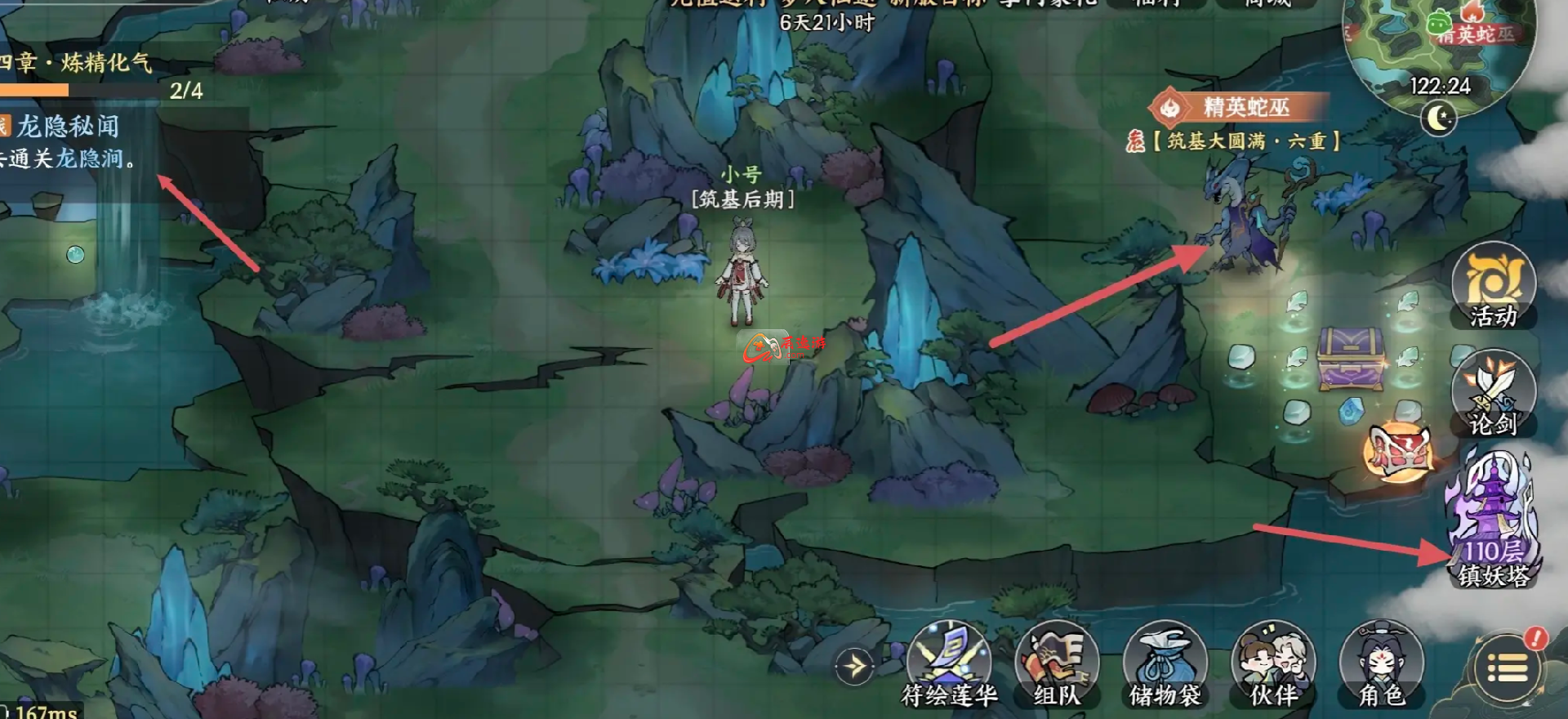Open the 角色 character sheet
This screenshot has height=719, width=1568.
click(1381, 663)
